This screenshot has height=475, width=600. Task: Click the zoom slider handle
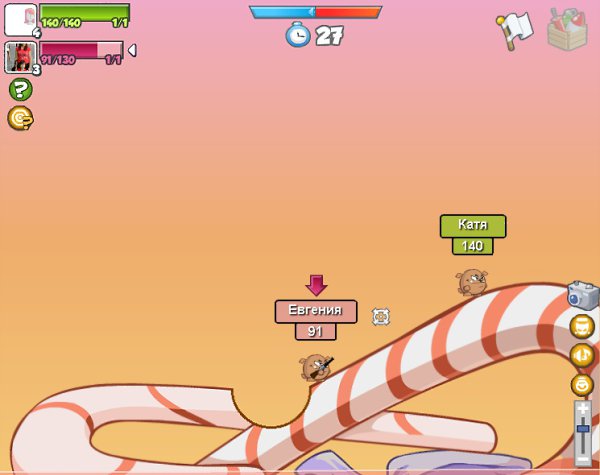point(583,429)
